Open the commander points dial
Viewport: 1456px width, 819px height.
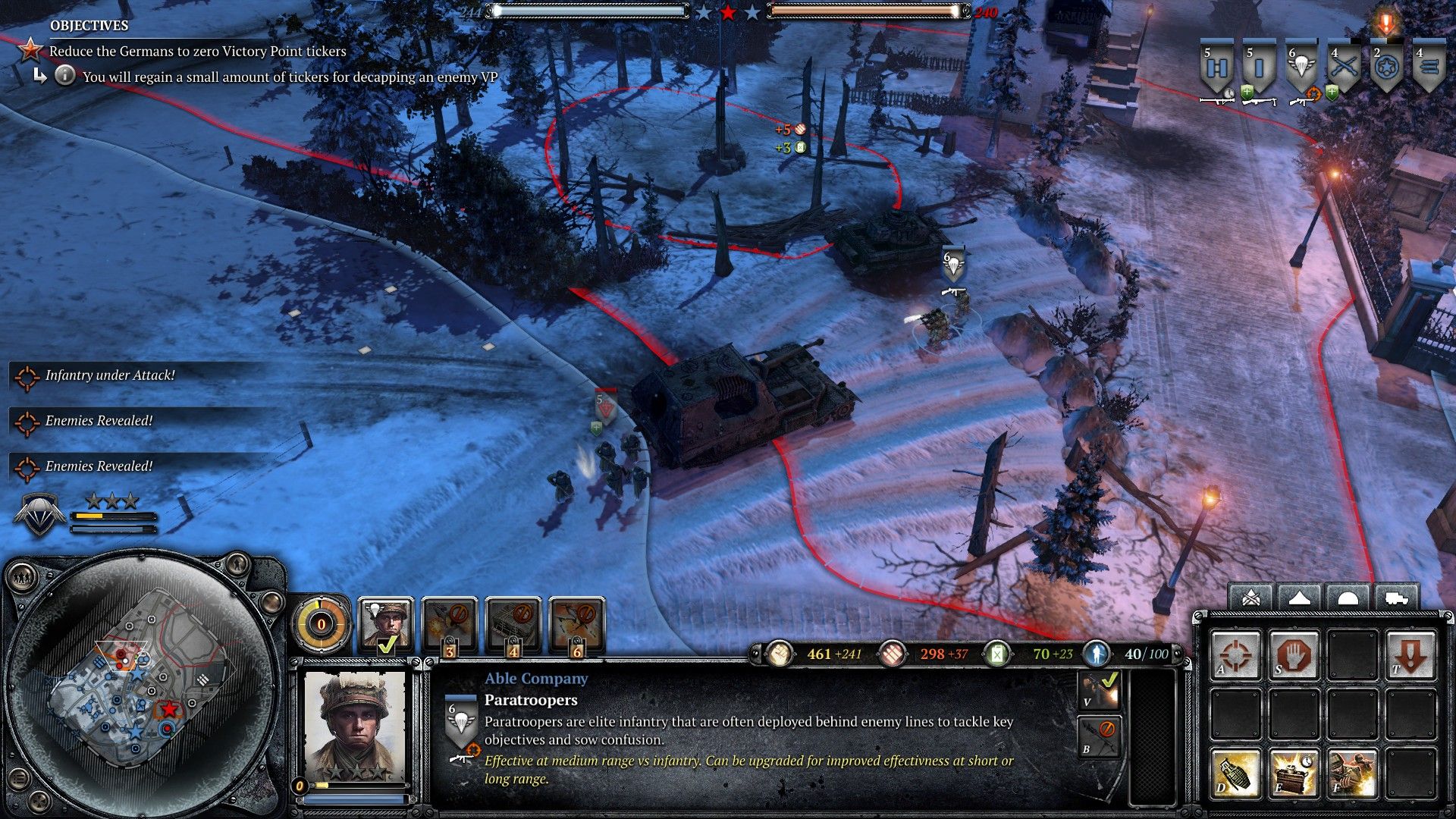(321, 625)
